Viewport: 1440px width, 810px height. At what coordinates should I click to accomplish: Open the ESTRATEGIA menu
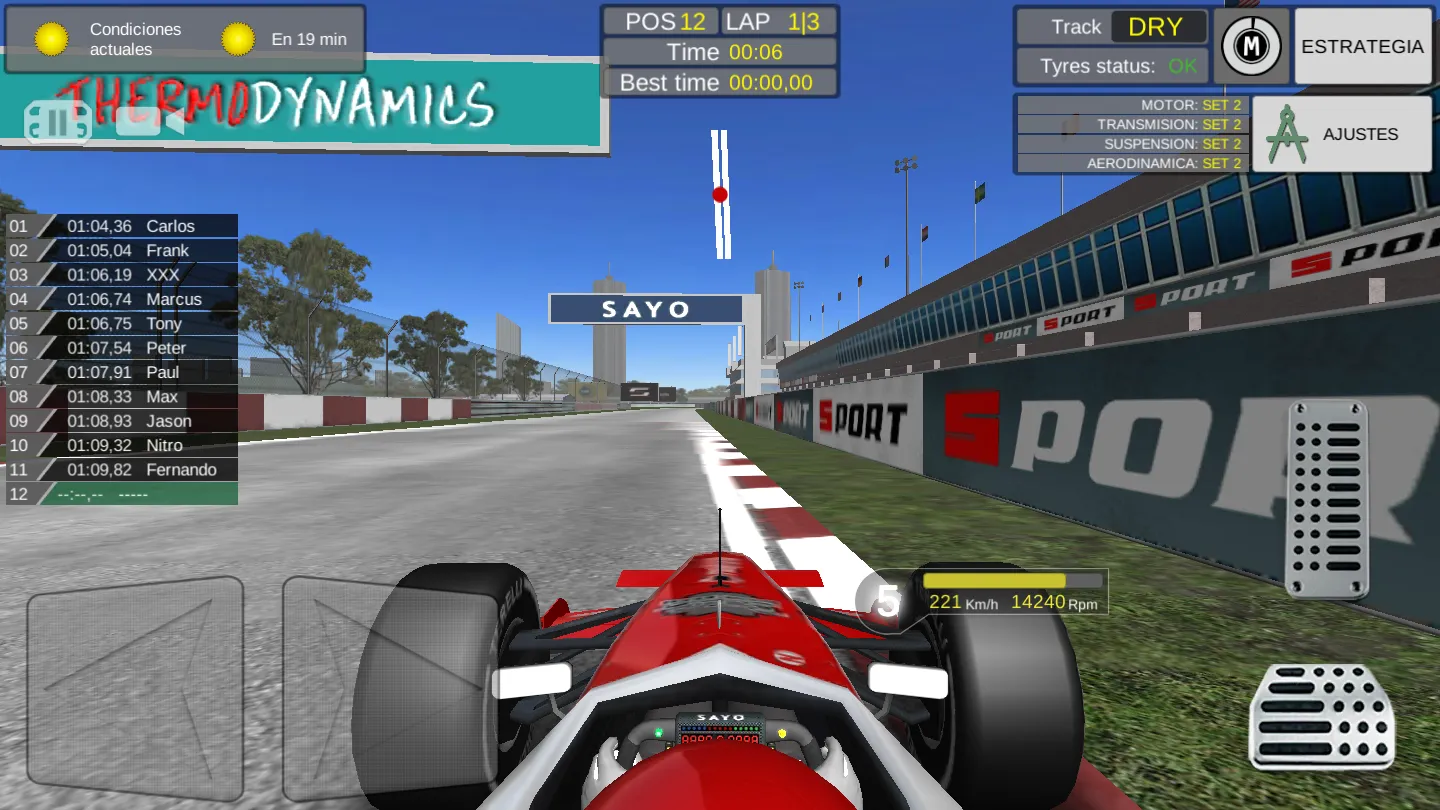click(x=1362, y=46)
